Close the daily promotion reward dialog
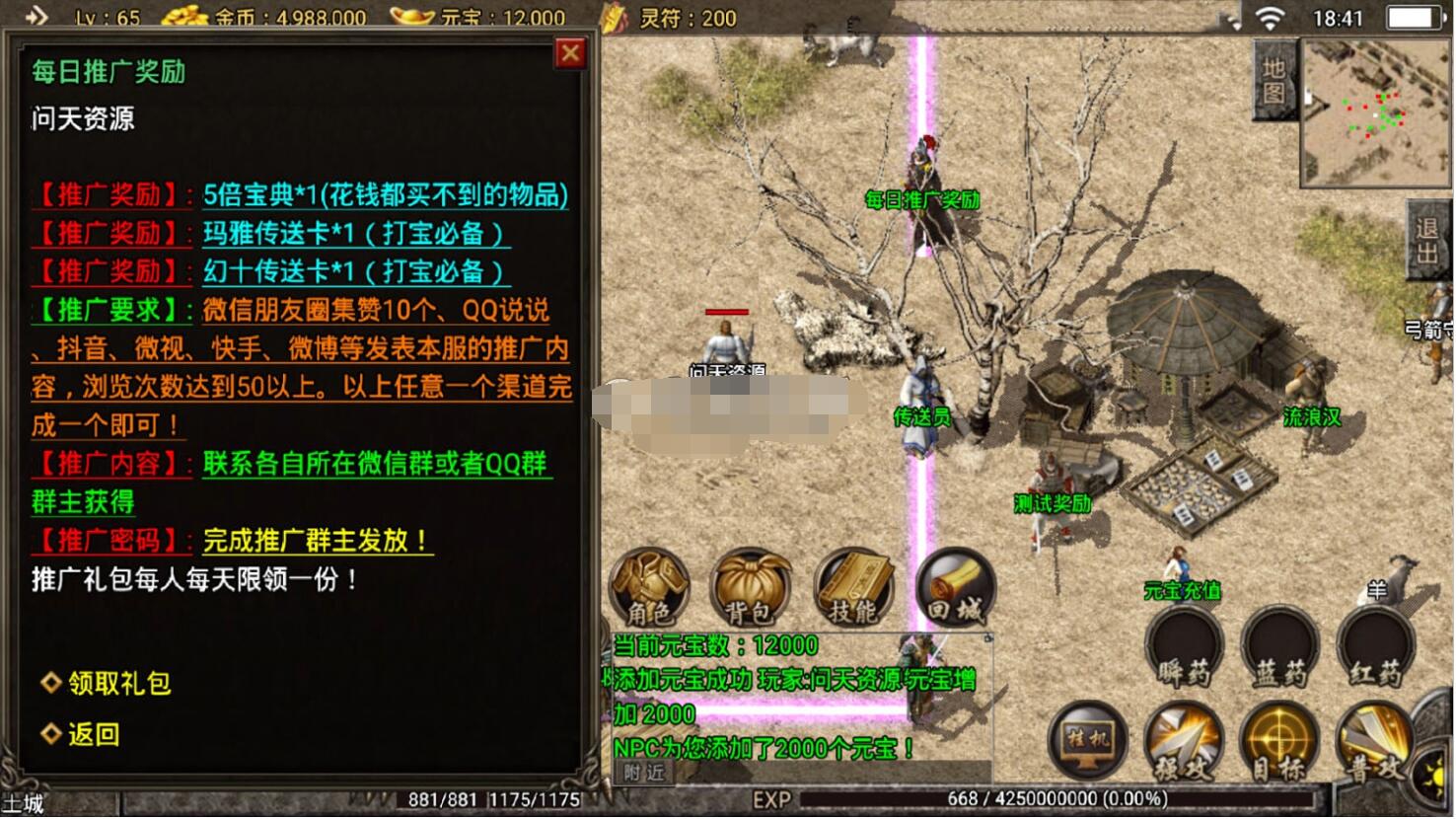 click(570, 53)
